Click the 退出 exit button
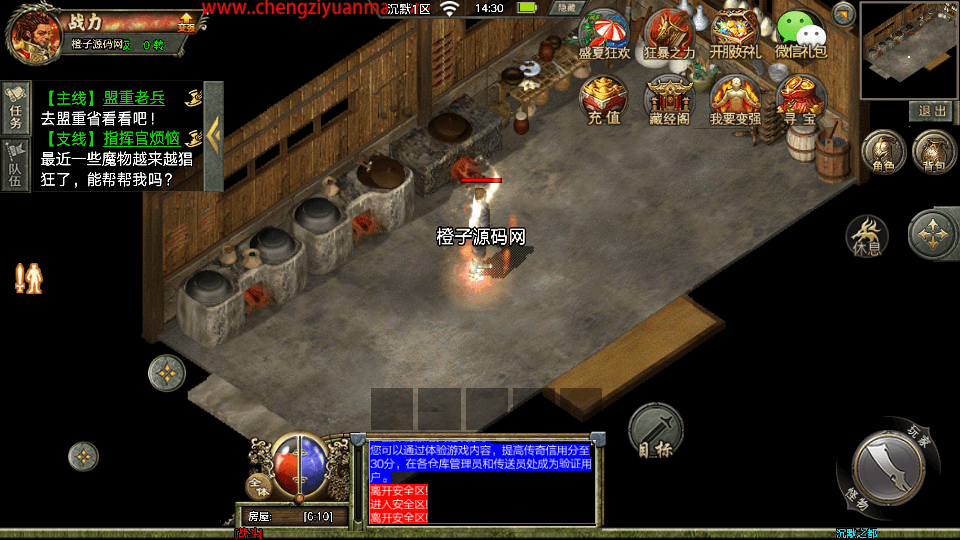This screenshot has width=960, height=540. (x=932, y=111)
